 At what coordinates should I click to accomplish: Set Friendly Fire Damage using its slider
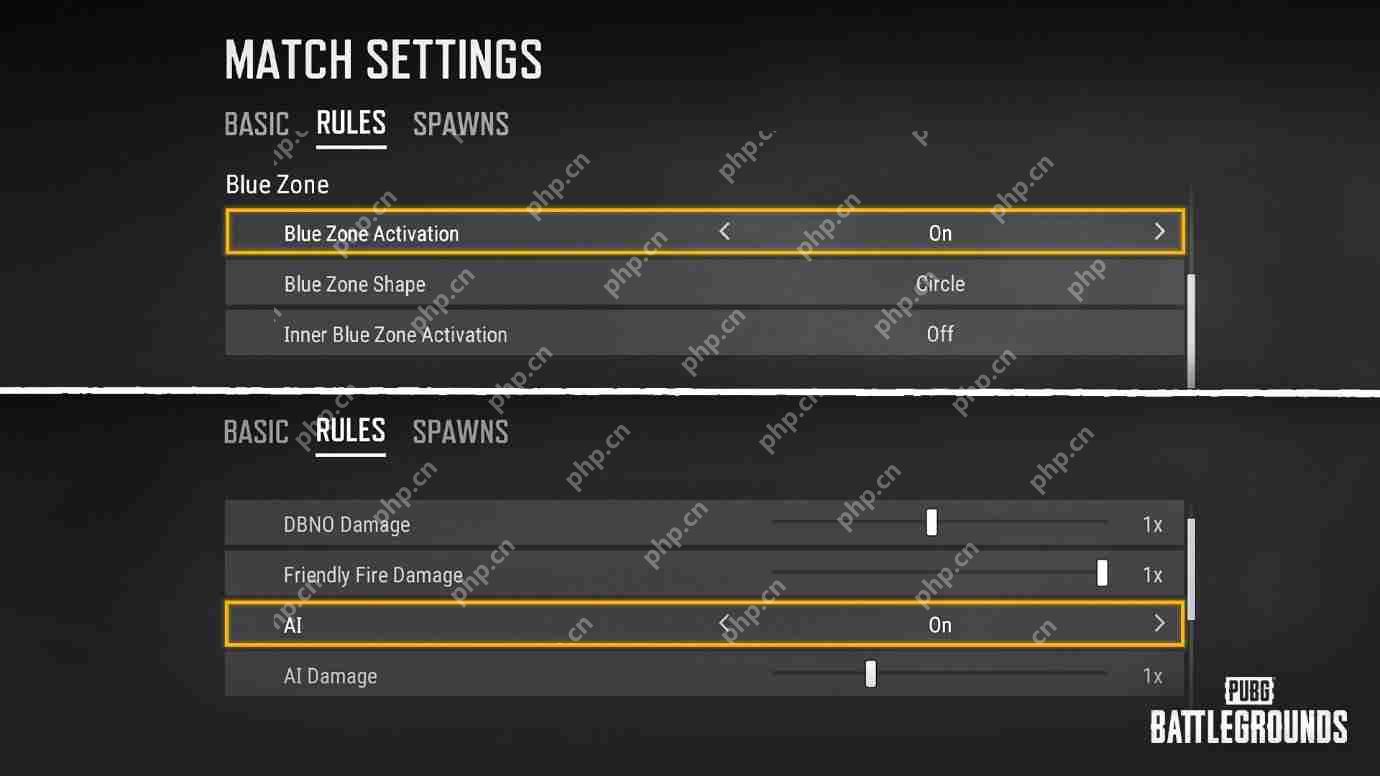pos(1101,573)
